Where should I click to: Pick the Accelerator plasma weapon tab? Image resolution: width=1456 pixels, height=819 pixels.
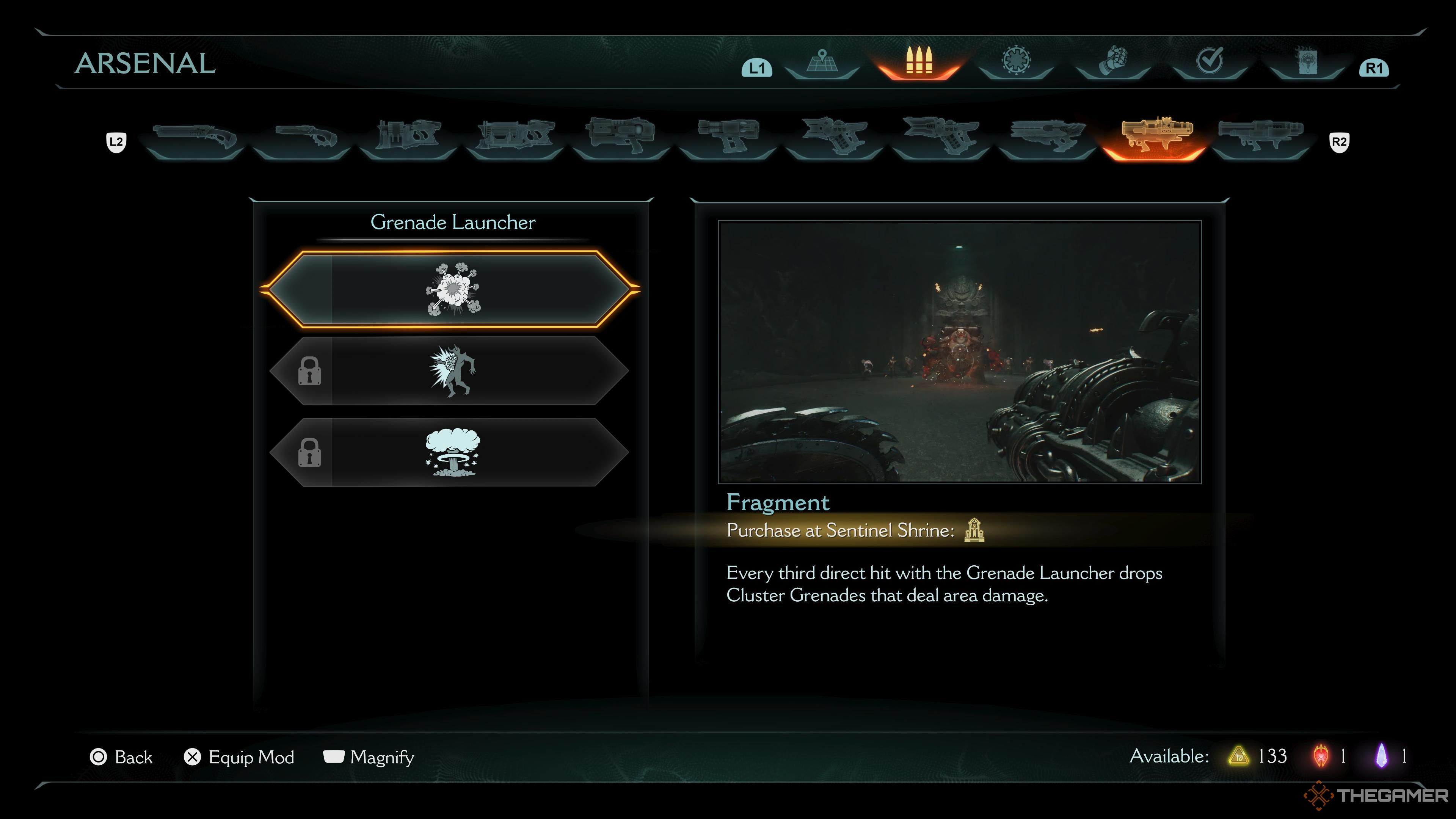point(621,138)
